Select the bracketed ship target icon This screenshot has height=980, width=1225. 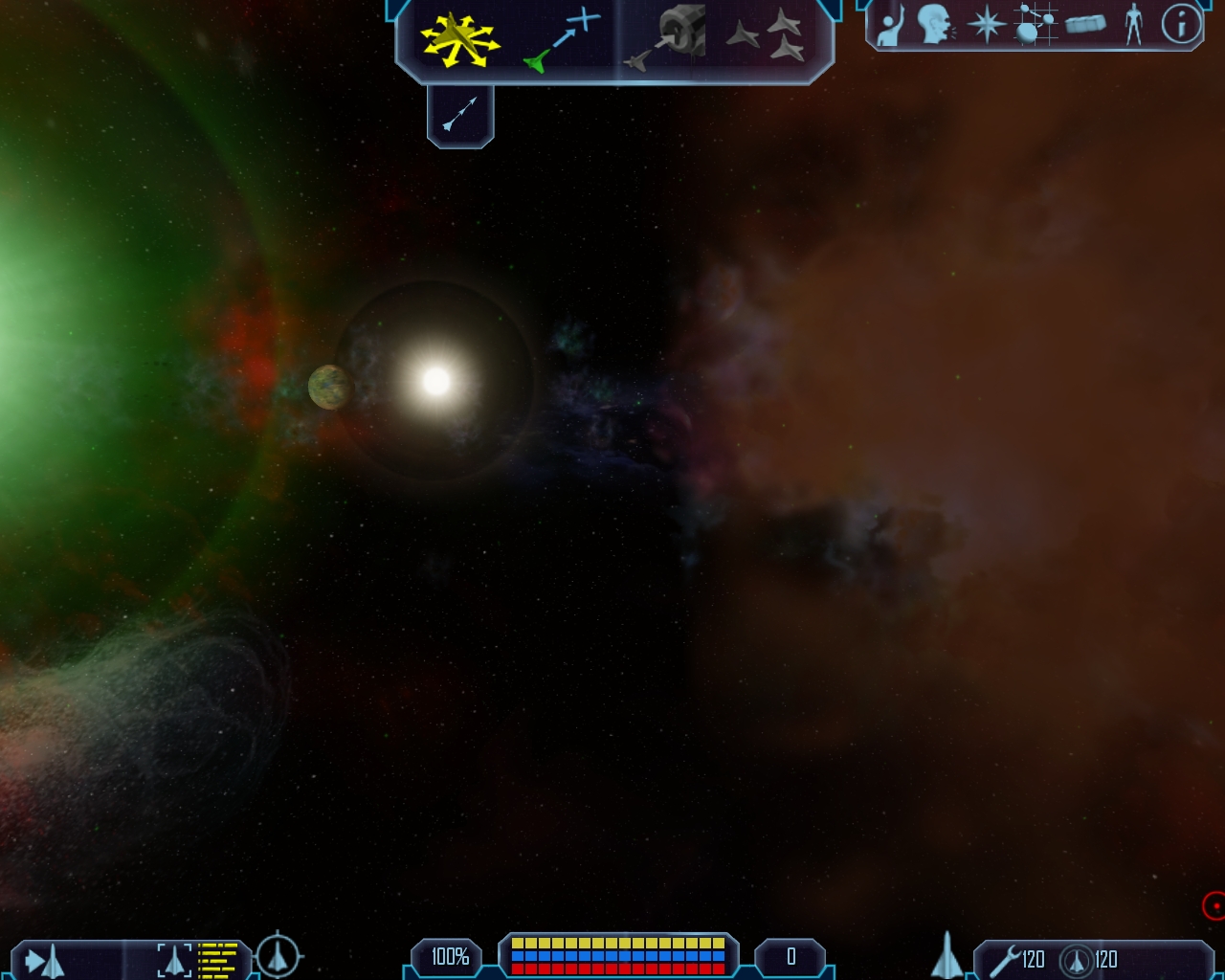(x=174, y=959)
